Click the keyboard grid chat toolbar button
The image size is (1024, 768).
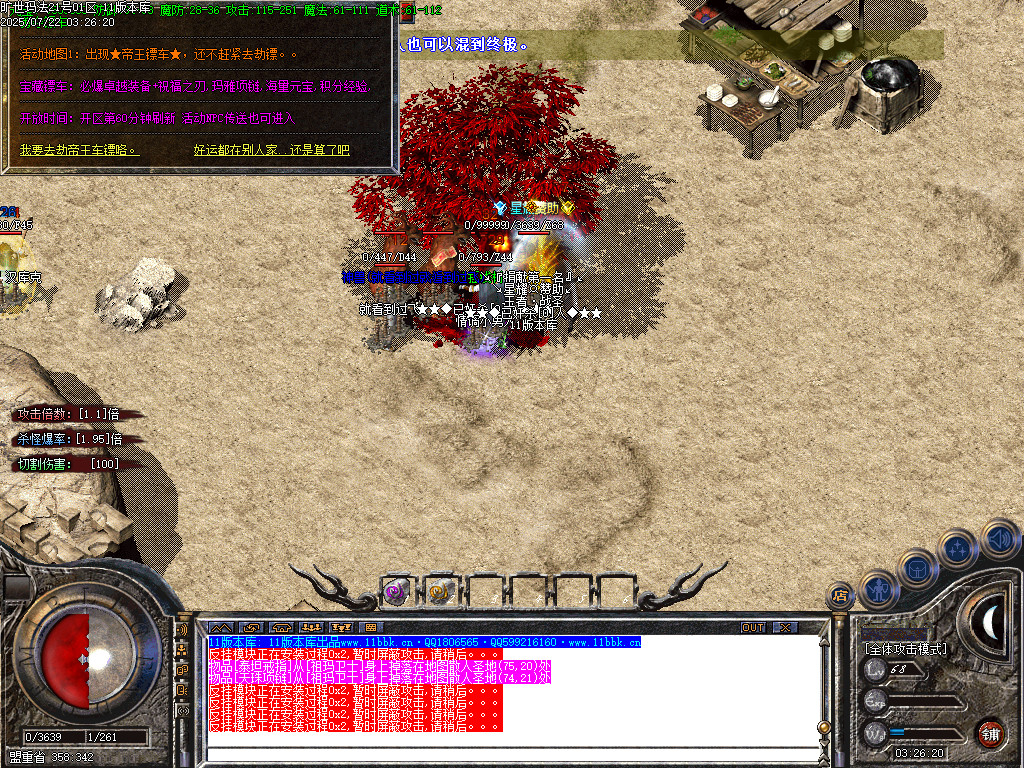[370, 628]
